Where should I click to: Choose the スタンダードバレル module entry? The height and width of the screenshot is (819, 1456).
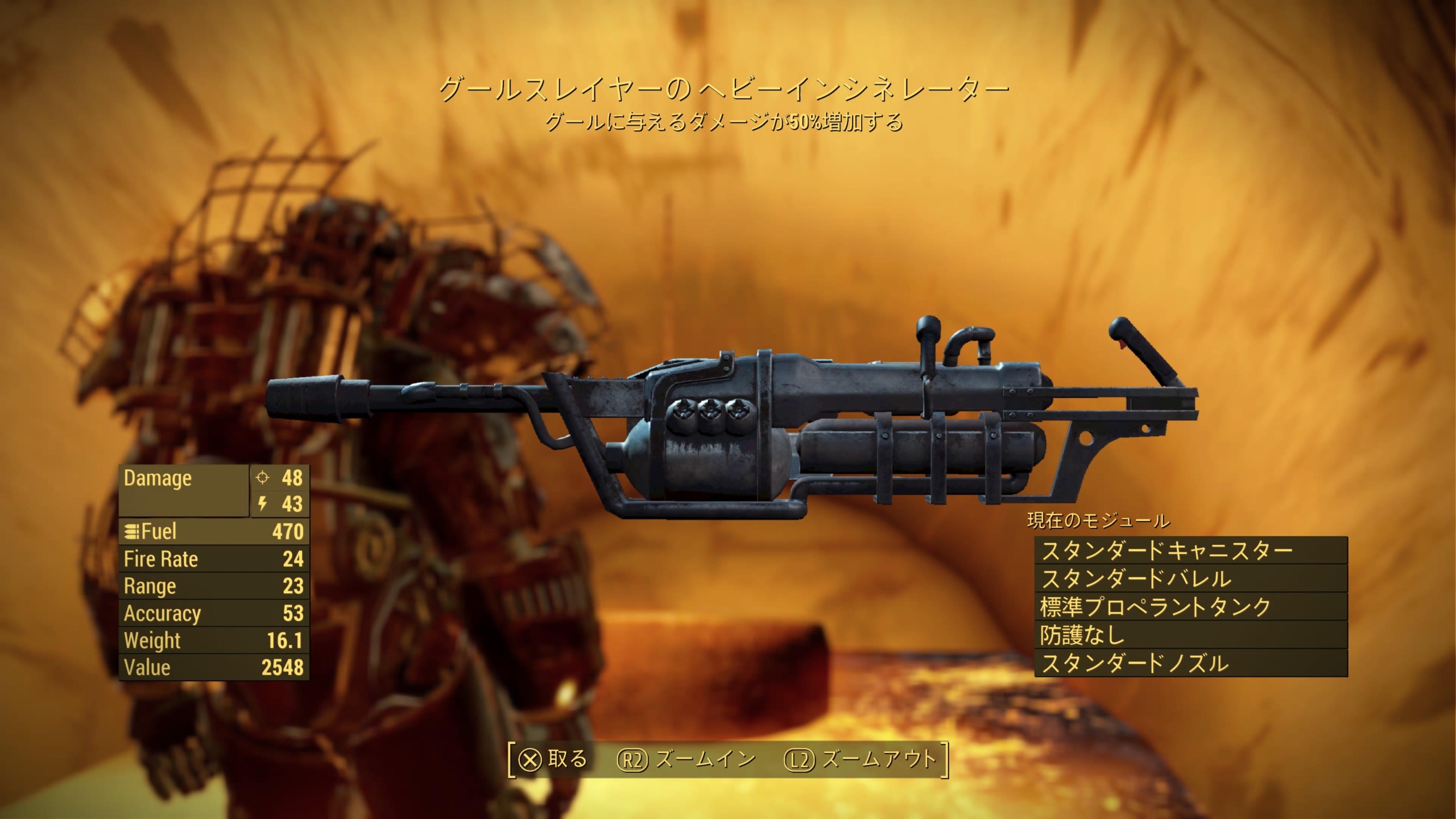[x=1191, y=579]
